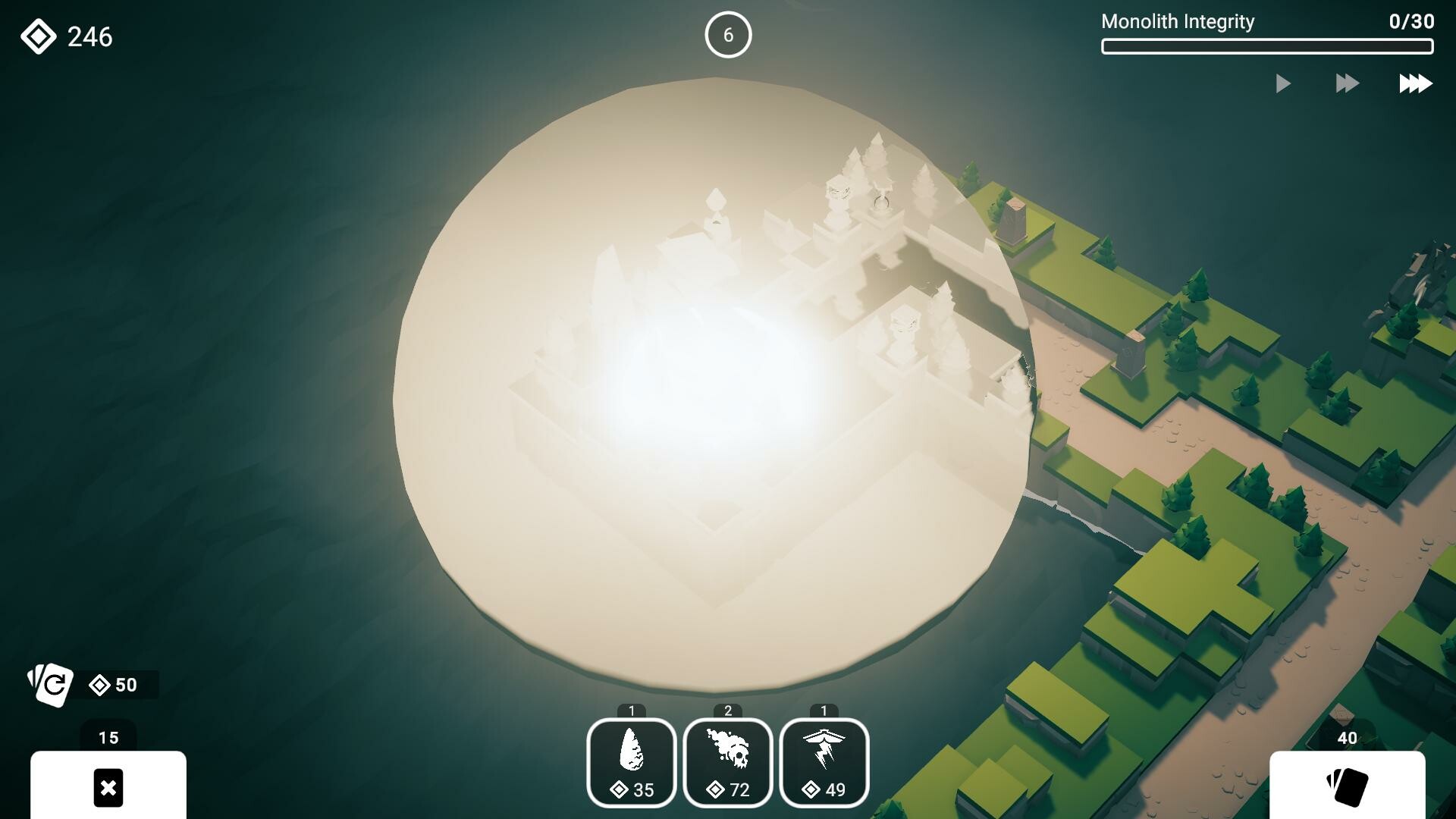The image size is (1456, 819).
Task: Click the Monolith Integrity label
Action: (x=1177, y=22)
